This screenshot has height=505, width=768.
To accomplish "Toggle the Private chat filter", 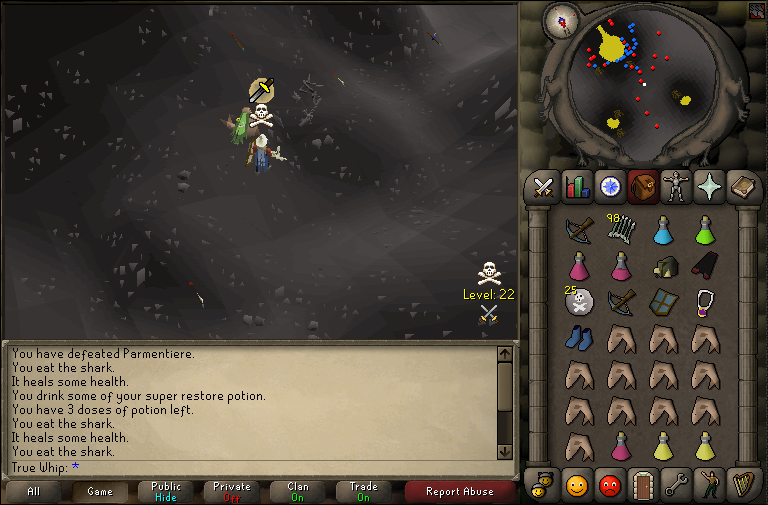I will pos(232,491).
